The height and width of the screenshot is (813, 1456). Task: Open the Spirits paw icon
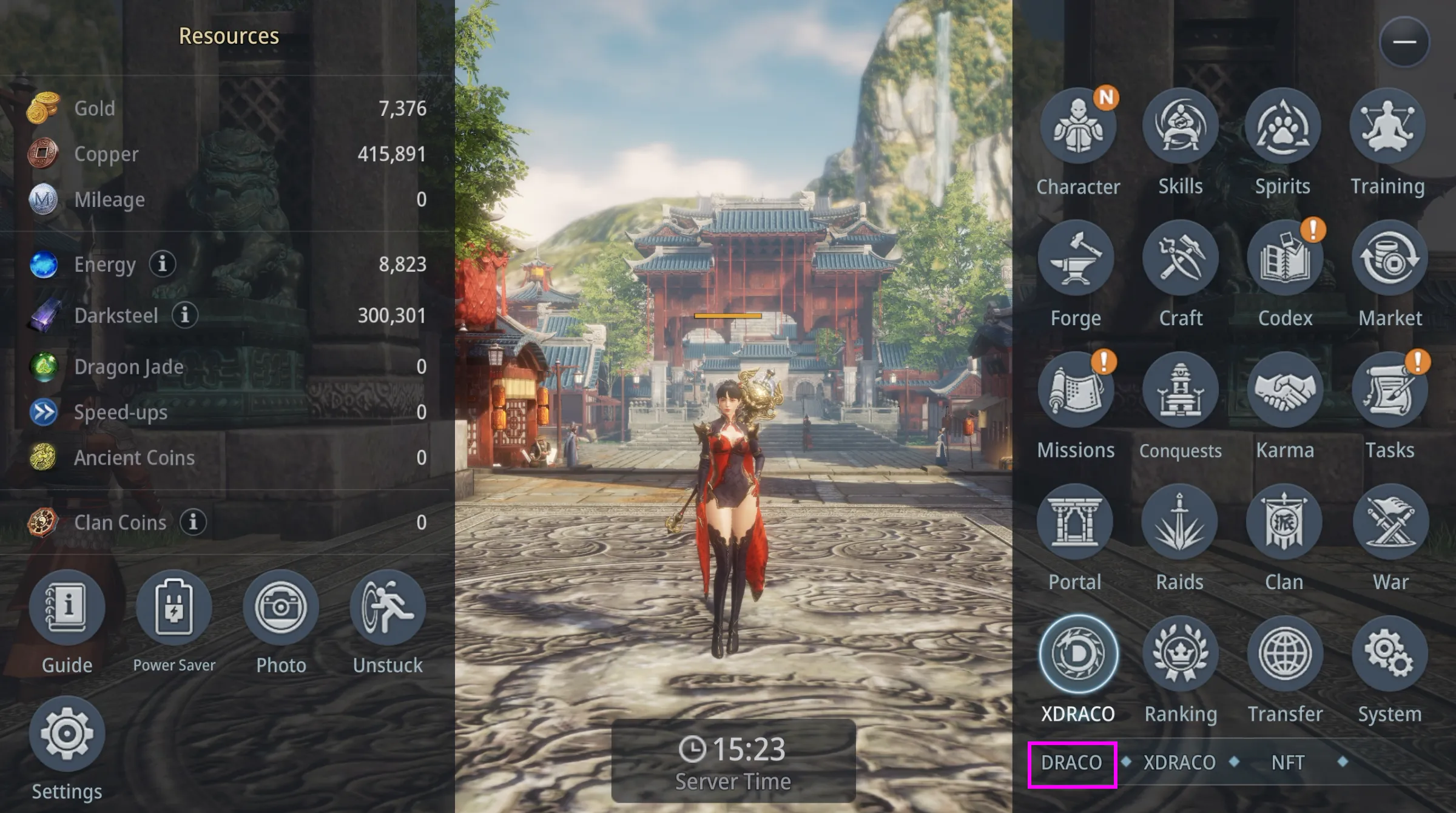[1282, 126]
